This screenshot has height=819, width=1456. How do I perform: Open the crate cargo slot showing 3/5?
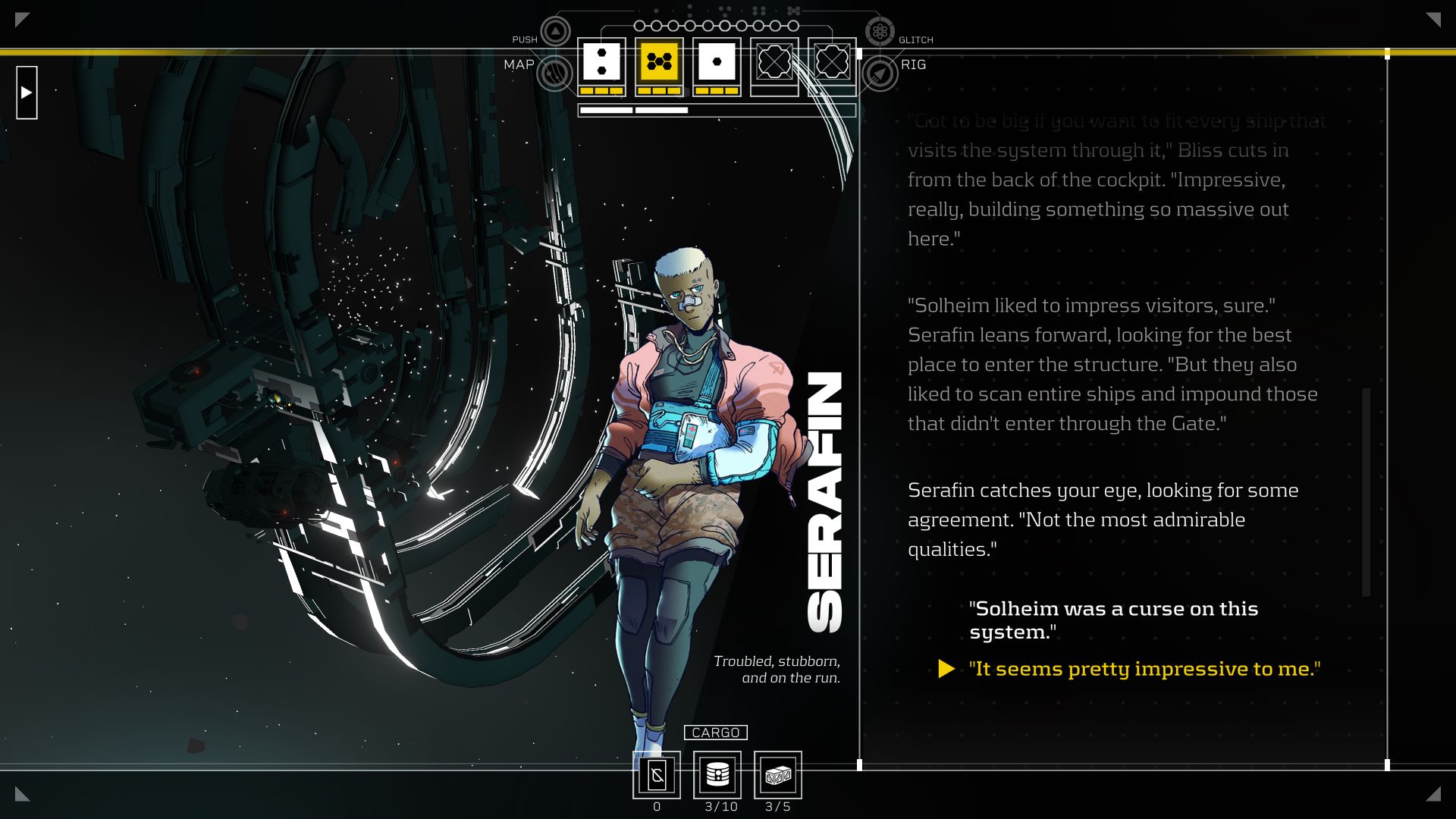coord(778,774)
